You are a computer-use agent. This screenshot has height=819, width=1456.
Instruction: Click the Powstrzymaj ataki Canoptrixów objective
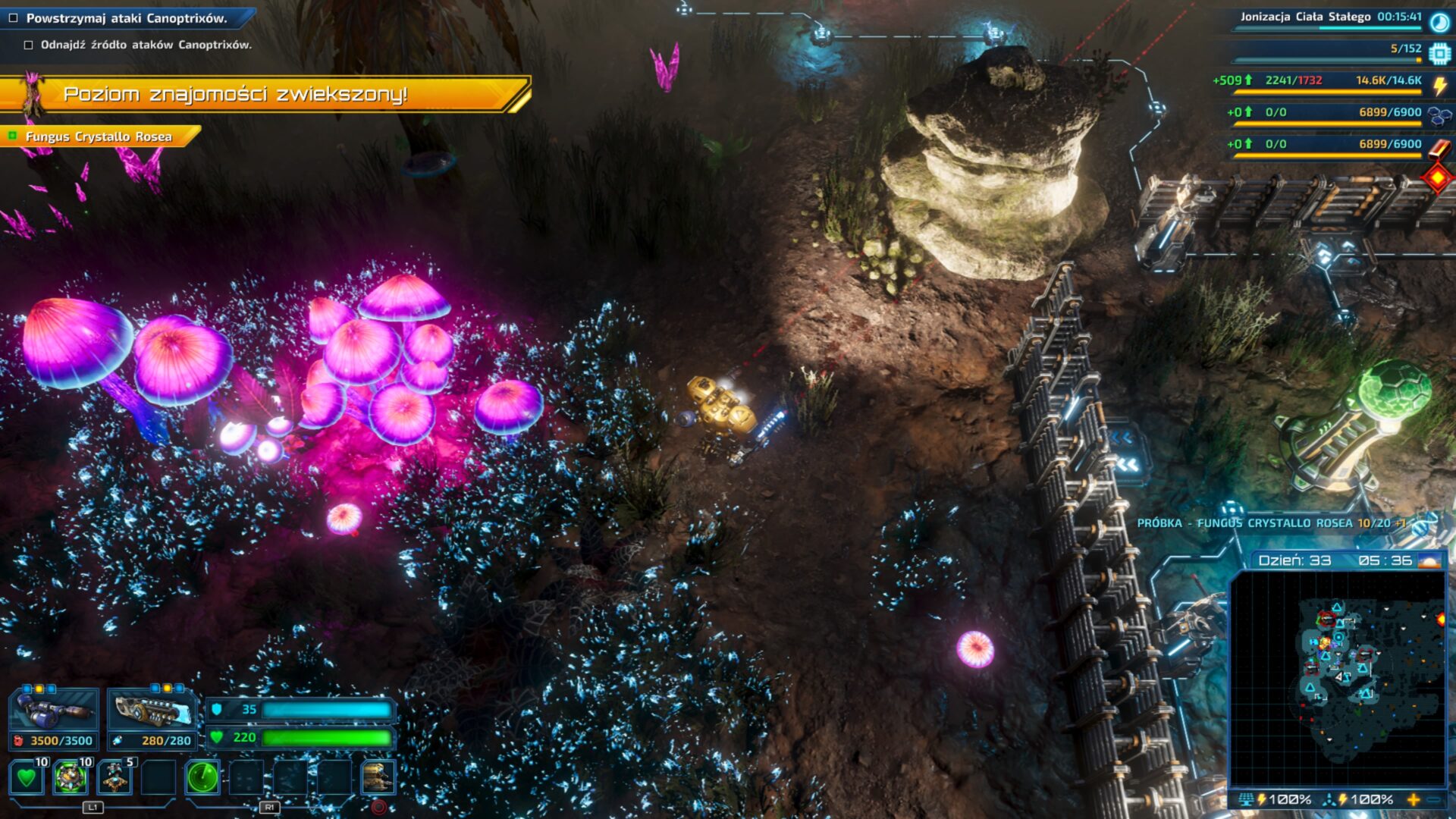click(126, 18)
